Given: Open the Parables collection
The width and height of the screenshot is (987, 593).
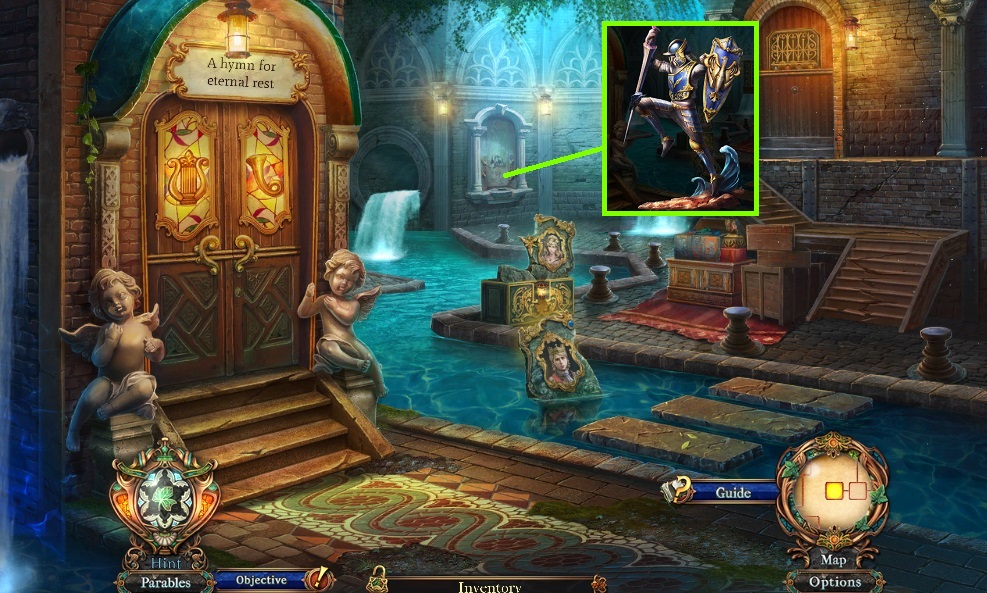Looking at the screenshot, I should pyautogui.click(x=165, y=581).
